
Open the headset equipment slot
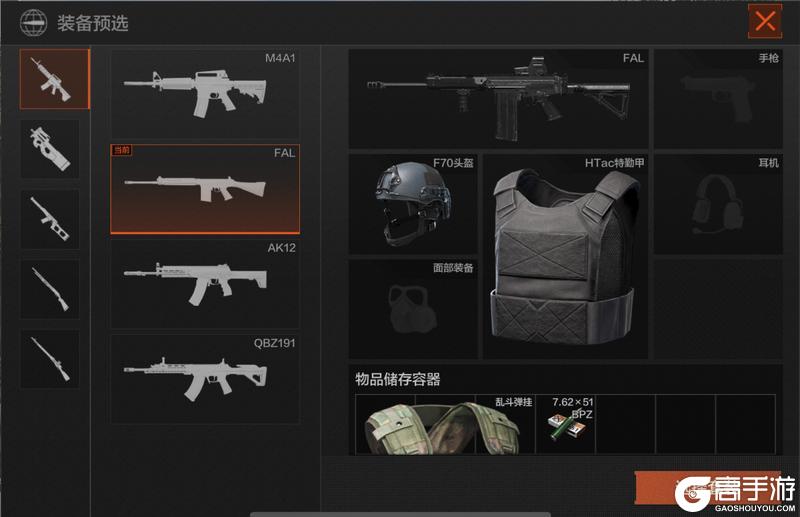coord(717,203)
